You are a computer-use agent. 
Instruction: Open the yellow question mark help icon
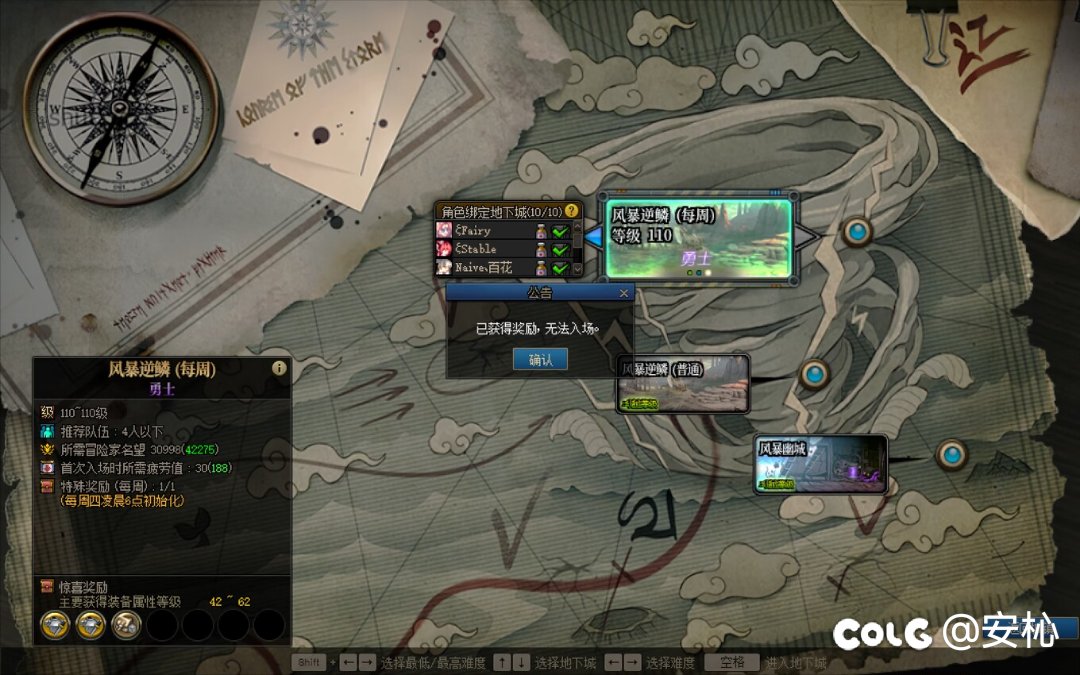(x=572, y=211)
